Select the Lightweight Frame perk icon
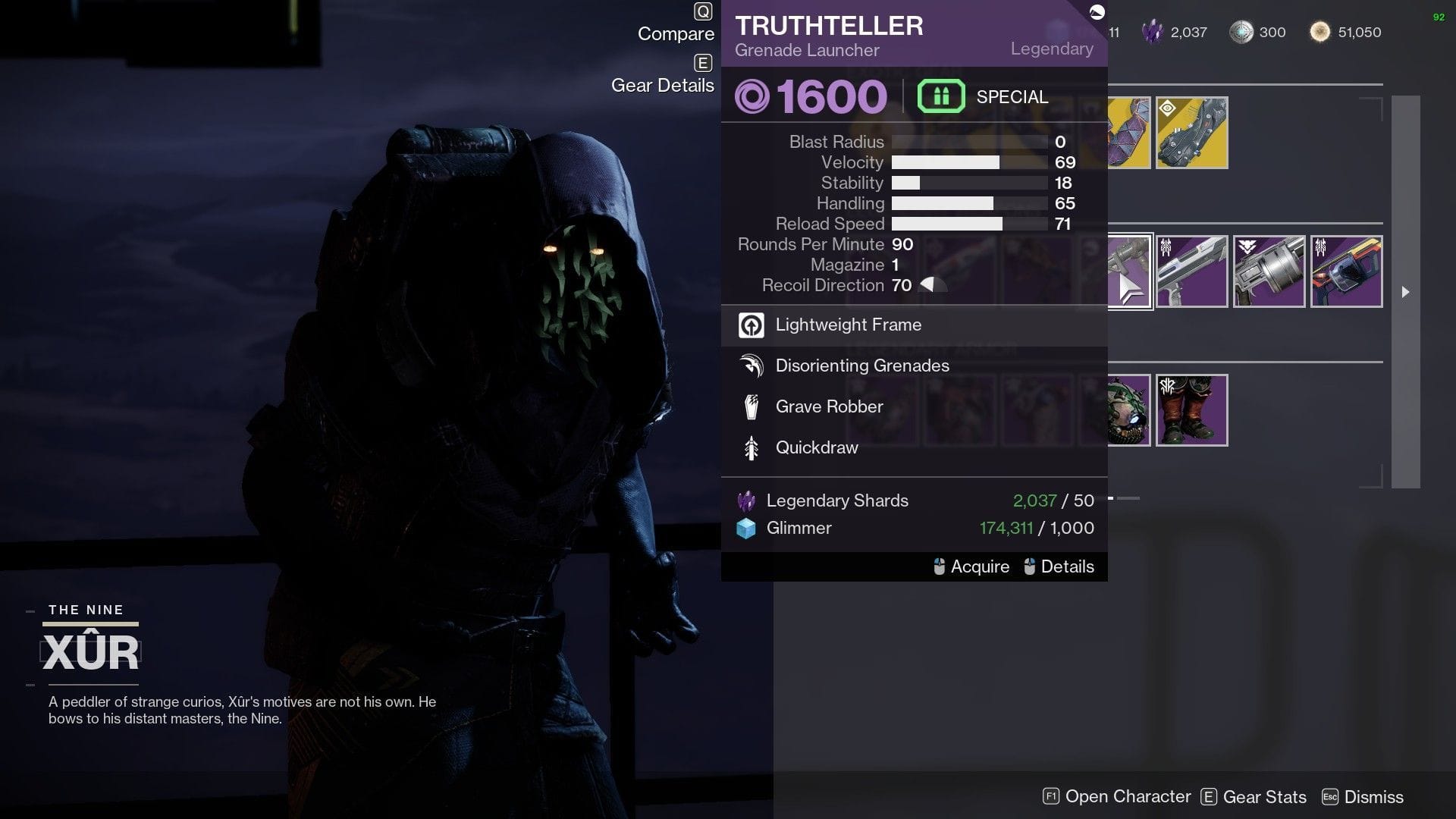 [x=751, y=325]
